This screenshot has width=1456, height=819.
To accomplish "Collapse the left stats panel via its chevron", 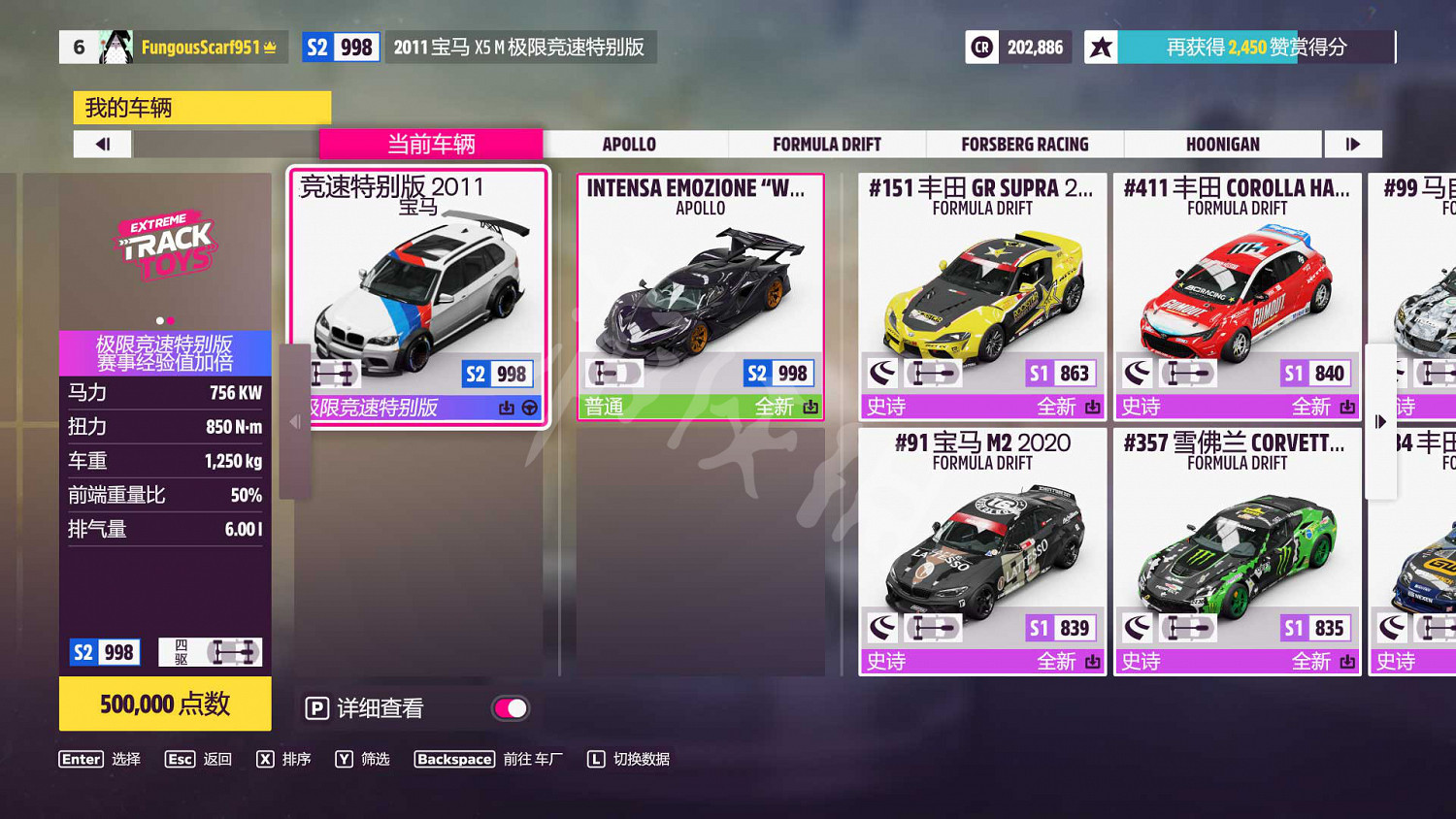I will (294, 420).
